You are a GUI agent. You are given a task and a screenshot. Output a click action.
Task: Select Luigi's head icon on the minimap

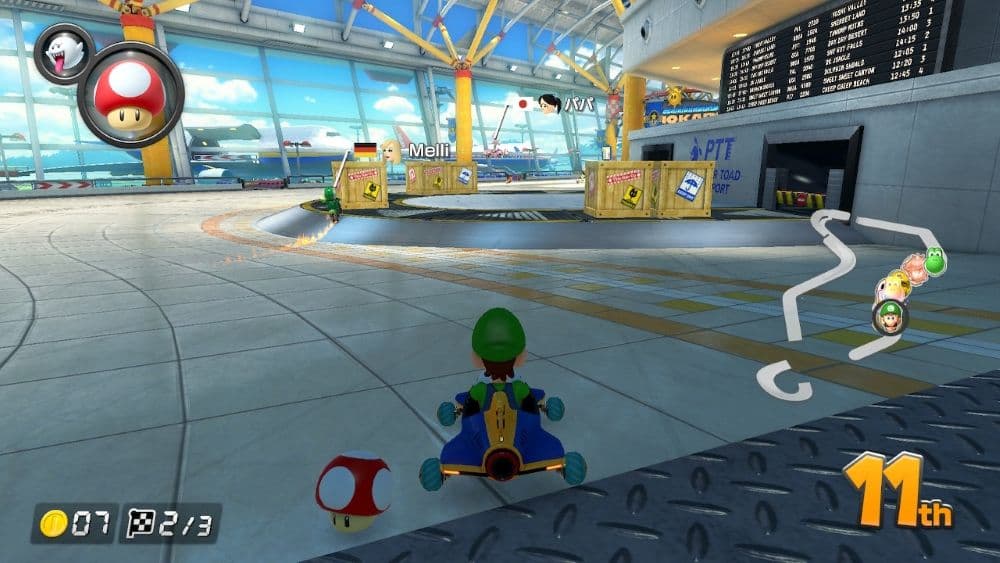pos(889,318)
